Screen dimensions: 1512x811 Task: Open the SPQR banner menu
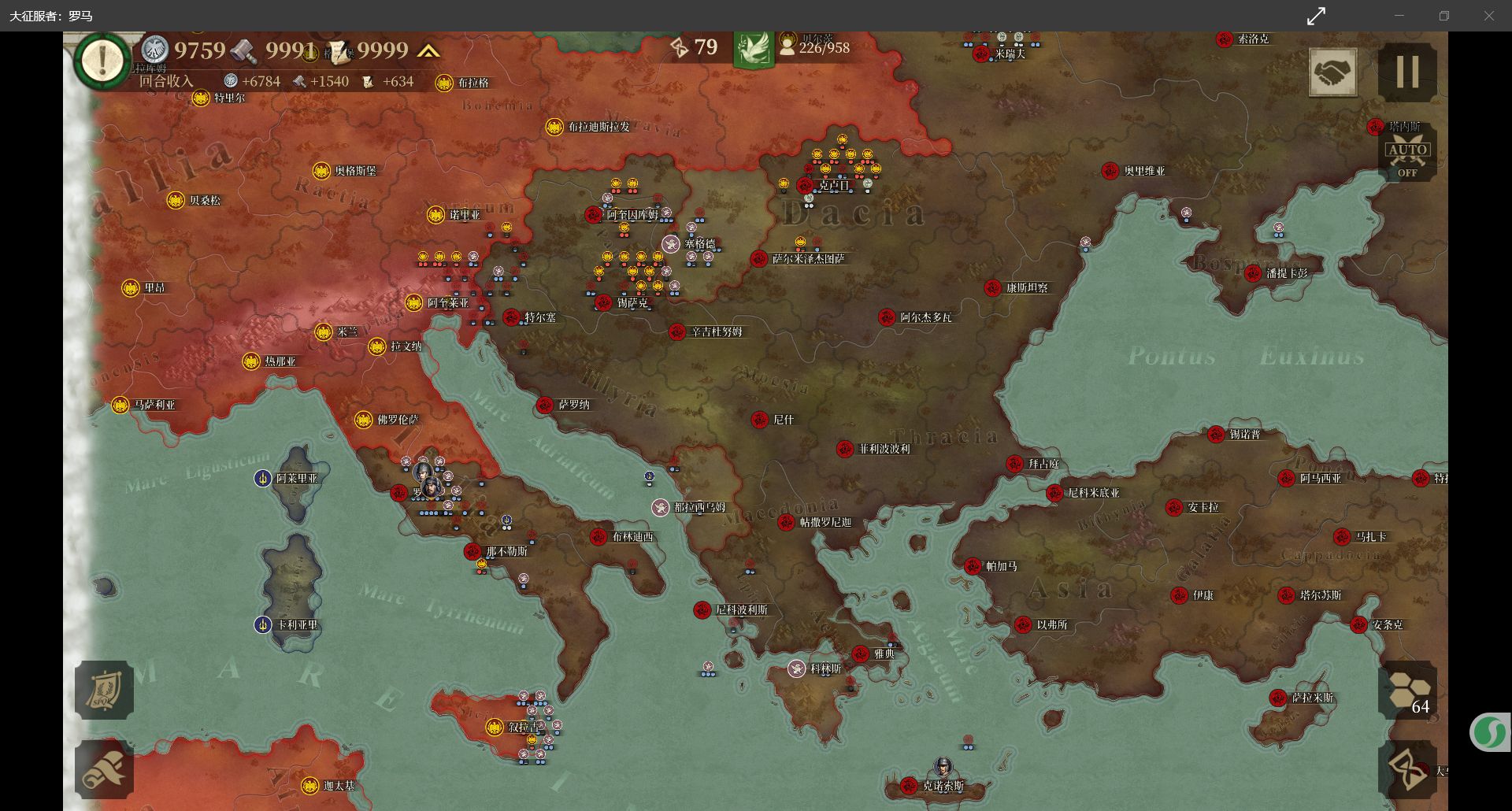click(x=104, y=690)
